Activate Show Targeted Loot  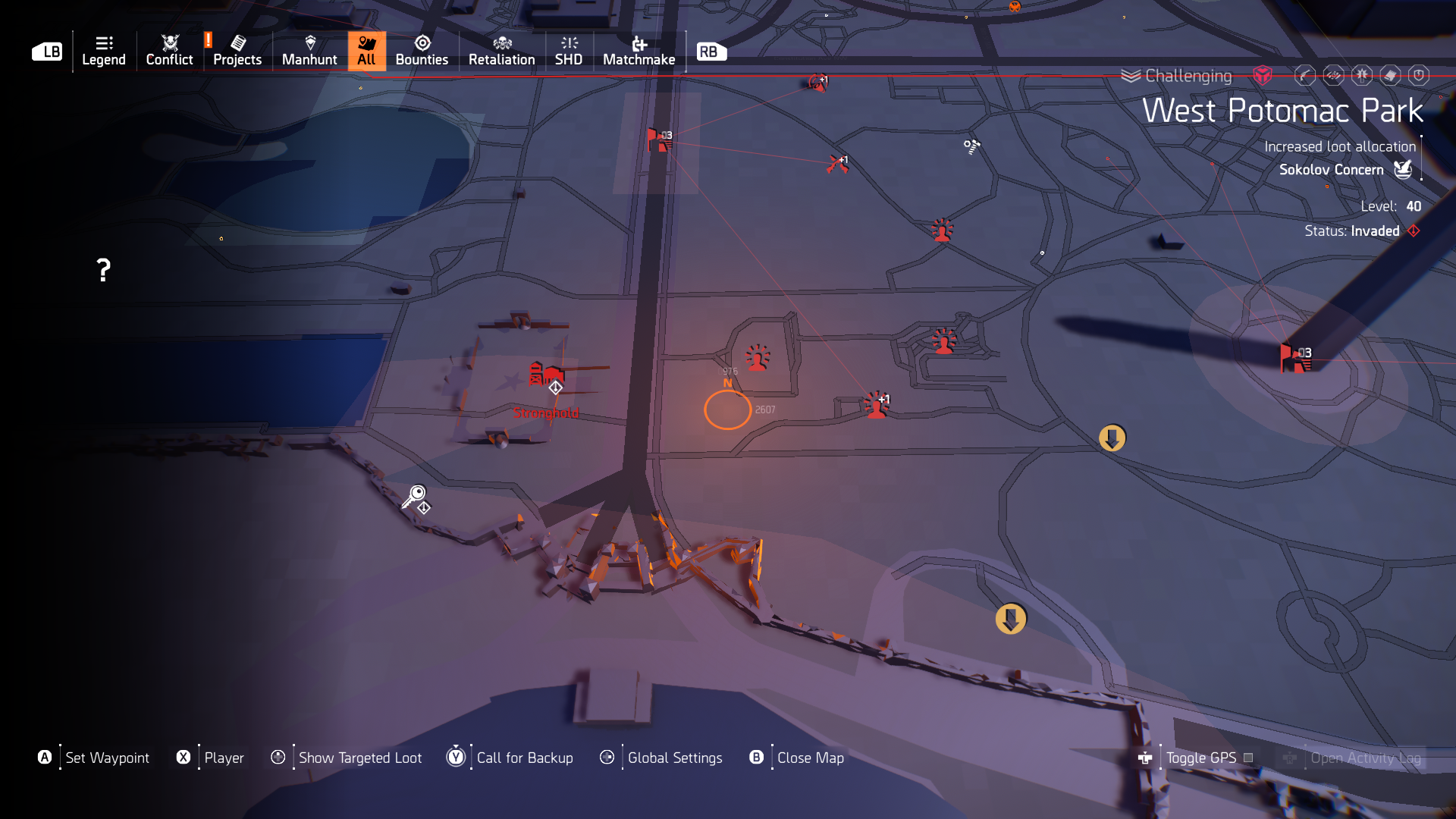pos(359,758)
